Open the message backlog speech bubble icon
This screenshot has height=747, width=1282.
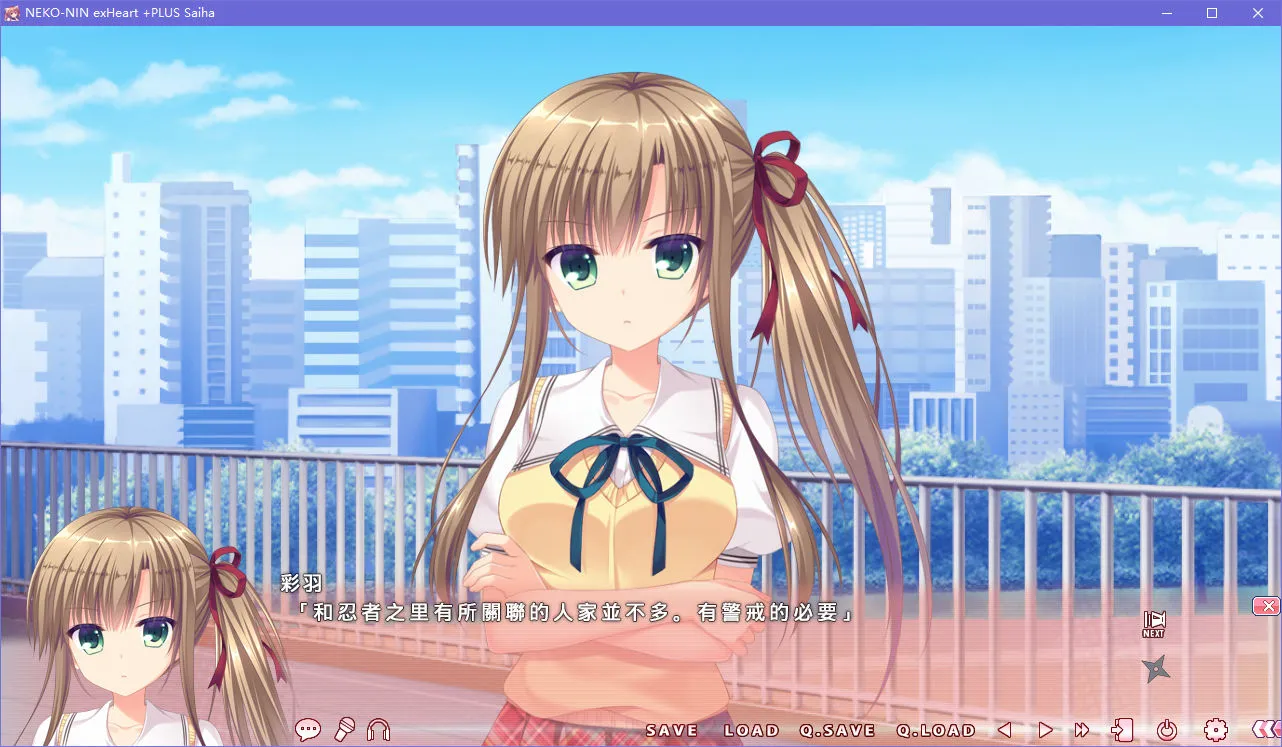coord(309,729)
